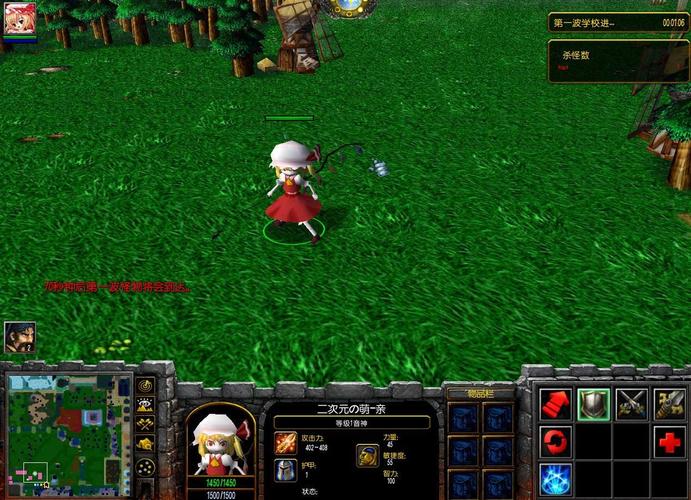Click the hero icon in the top-left corner

(x=19, y=20)
